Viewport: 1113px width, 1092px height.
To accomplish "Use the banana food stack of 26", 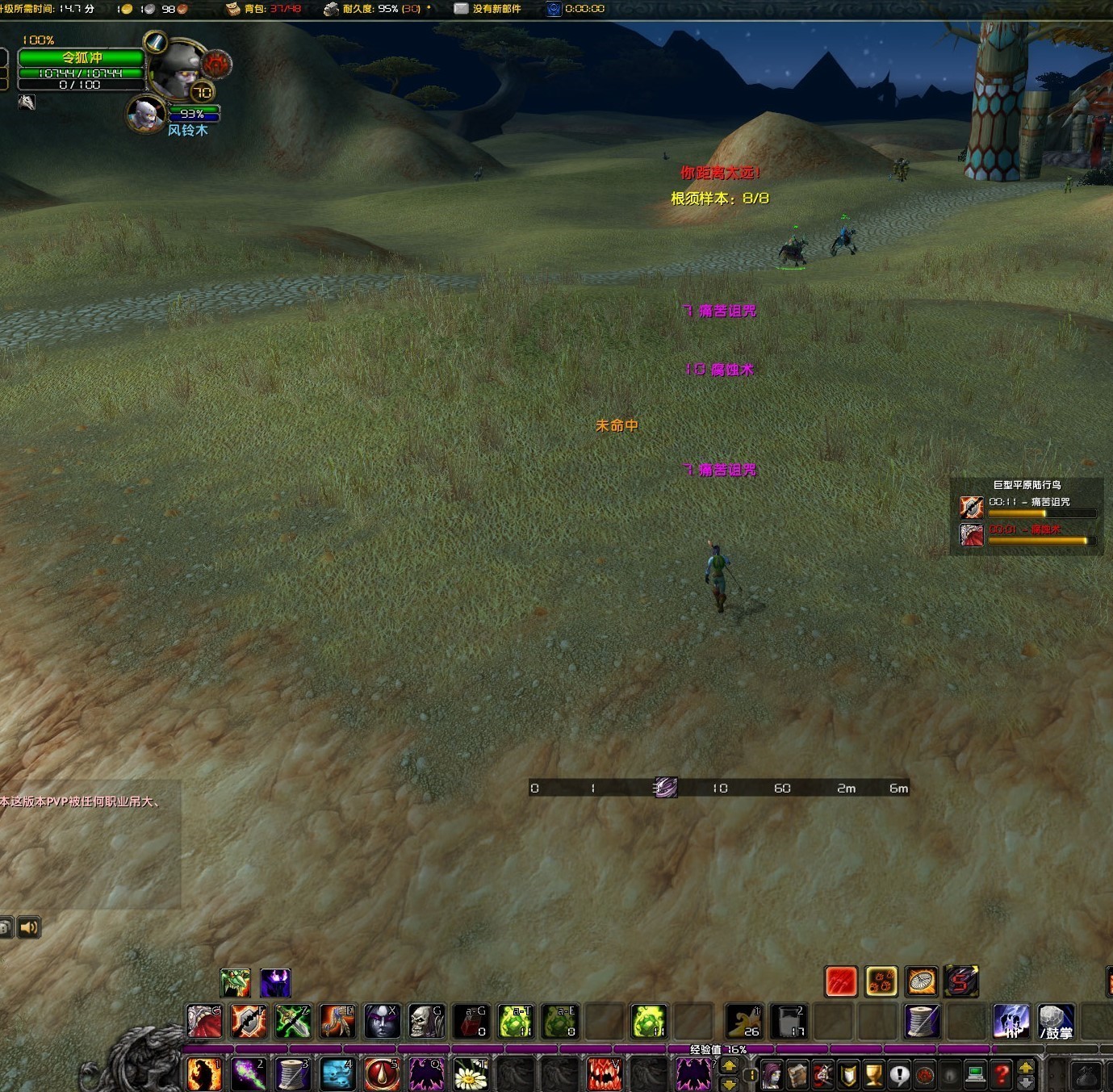I will 743,1021.
